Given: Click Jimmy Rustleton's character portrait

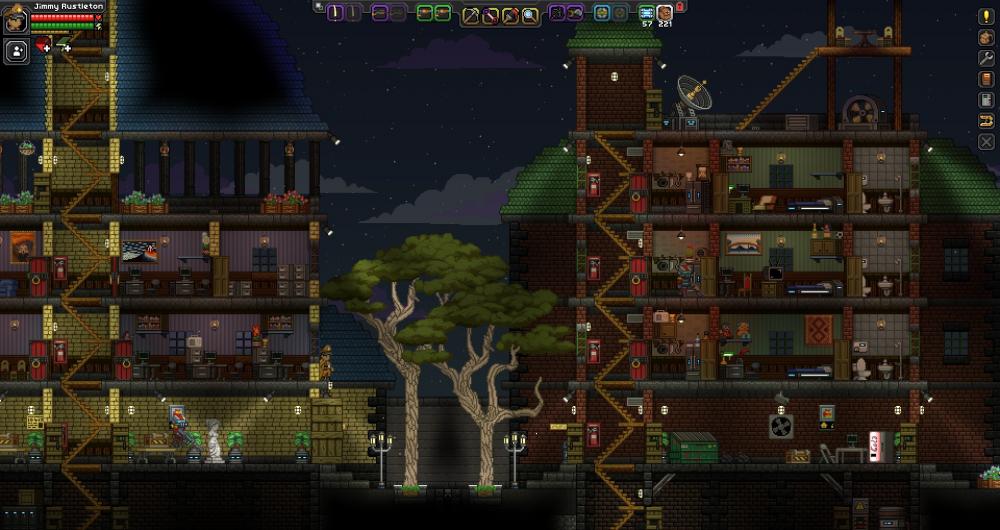Looking at the screenshot, I should 15,20.
